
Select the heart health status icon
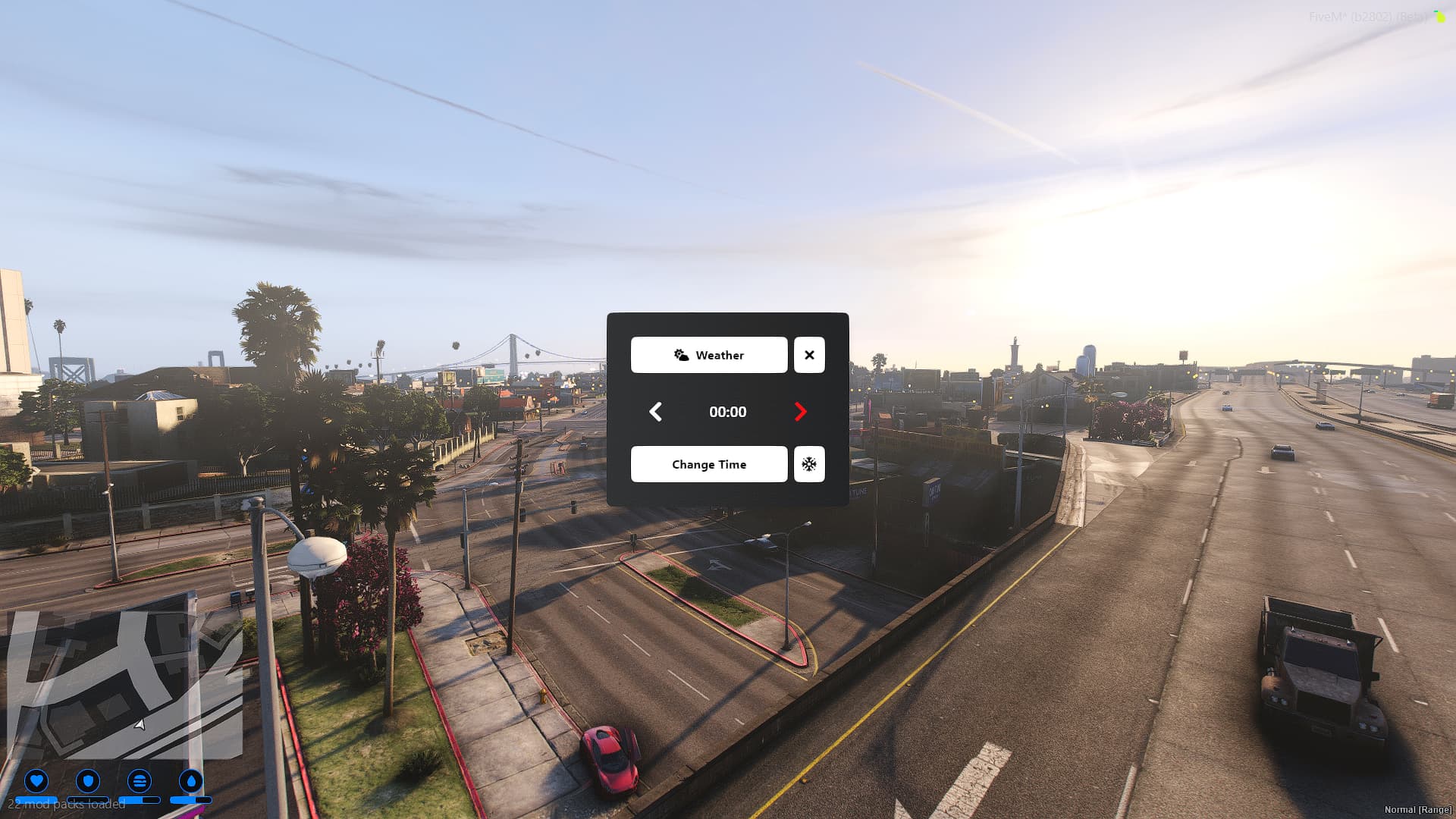pyautogui.click(x=36, y=780)
